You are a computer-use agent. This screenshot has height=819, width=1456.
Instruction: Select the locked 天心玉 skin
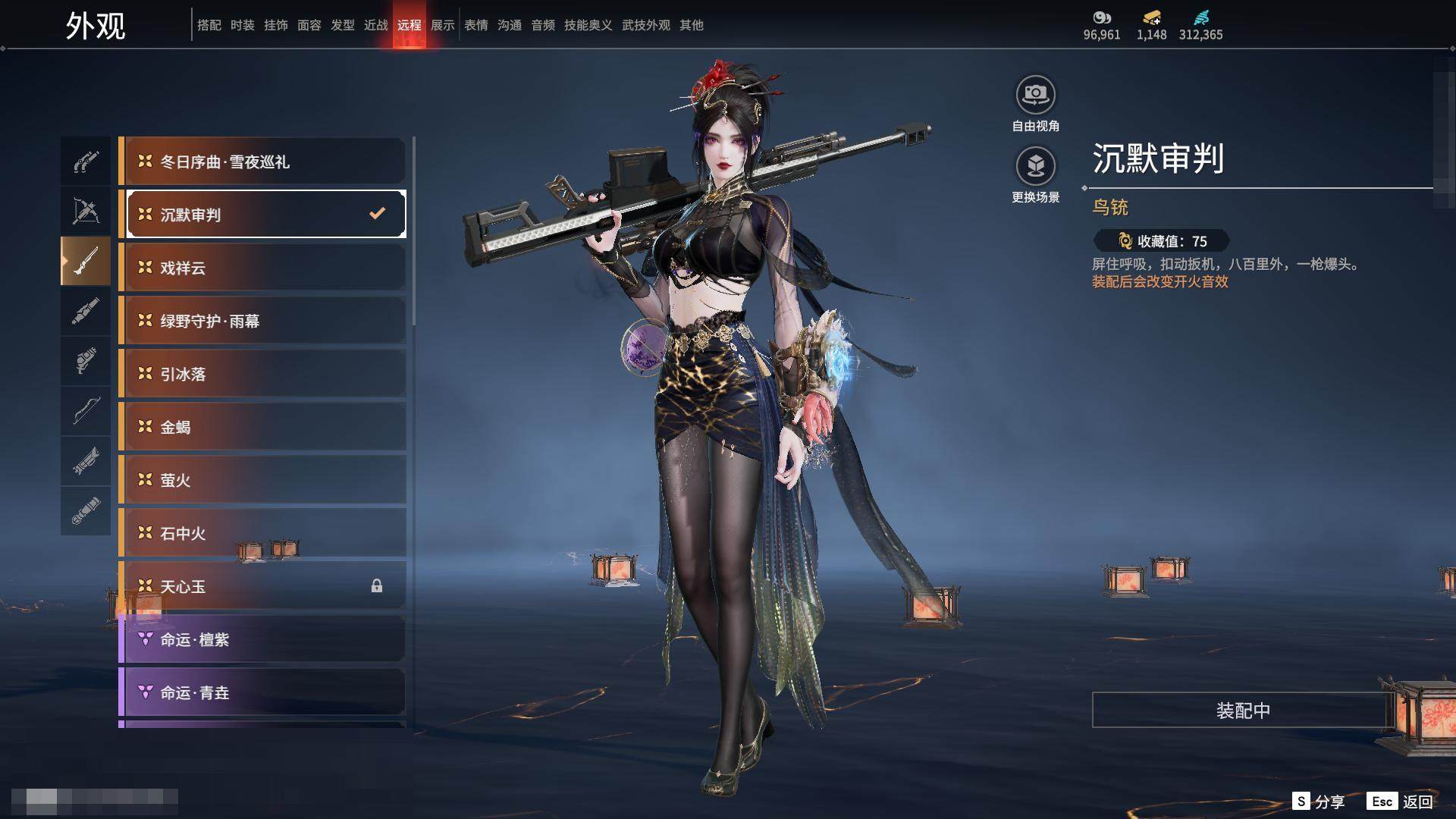coord(262,586)
